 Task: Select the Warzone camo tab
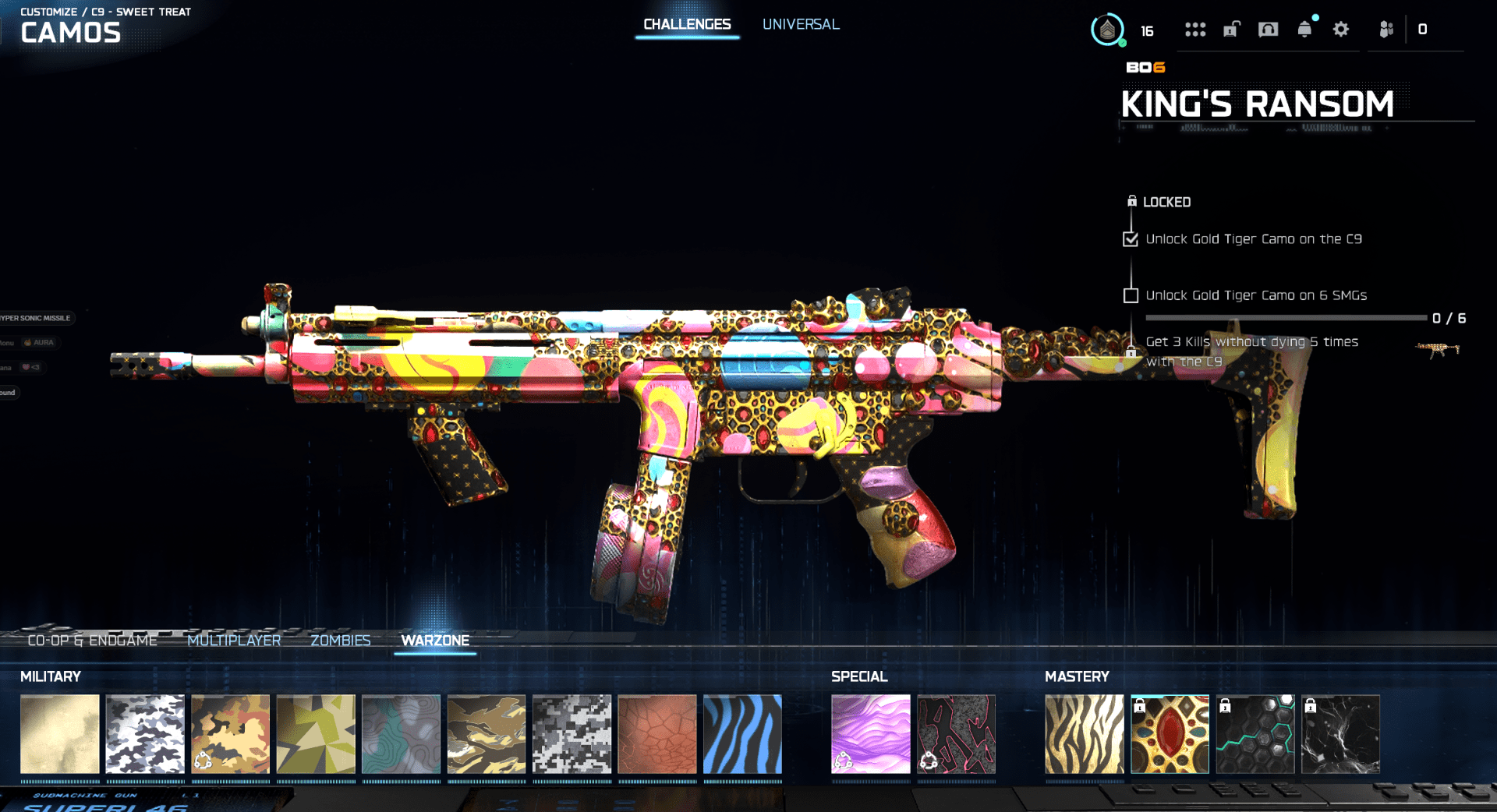pos(435,641)
